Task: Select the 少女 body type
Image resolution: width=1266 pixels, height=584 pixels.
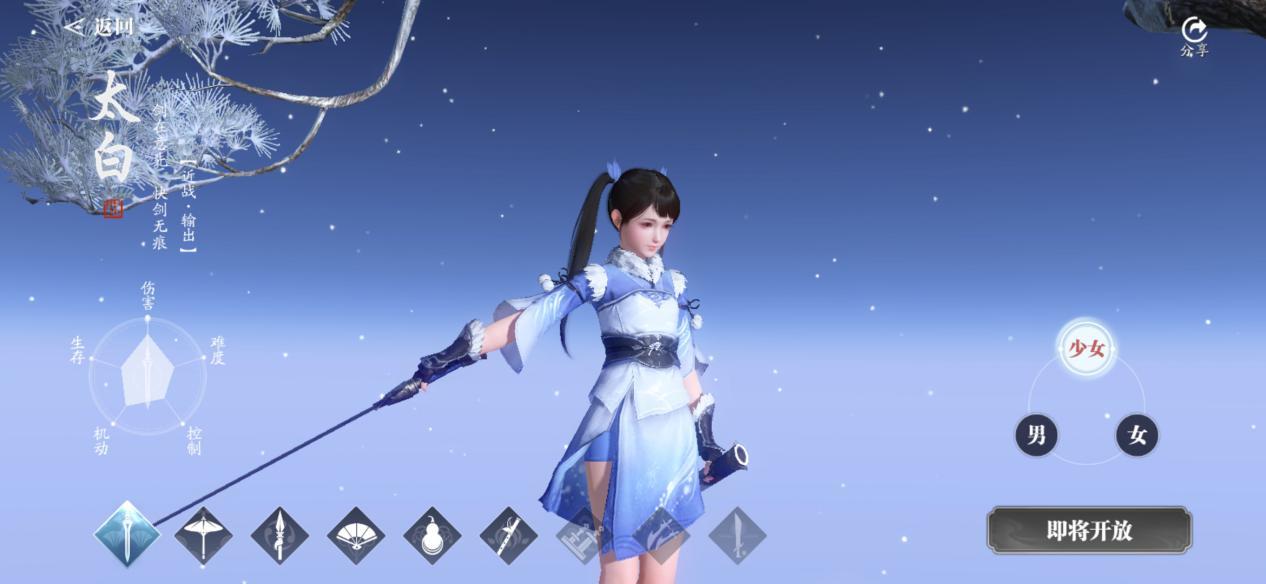Action: 1087,348
